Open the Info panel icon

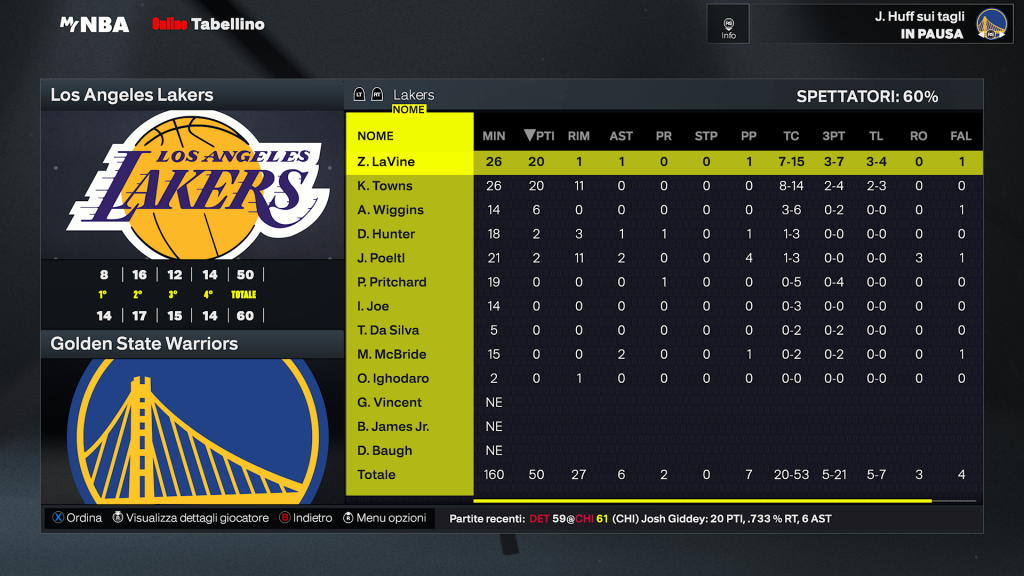pos(729,26)
